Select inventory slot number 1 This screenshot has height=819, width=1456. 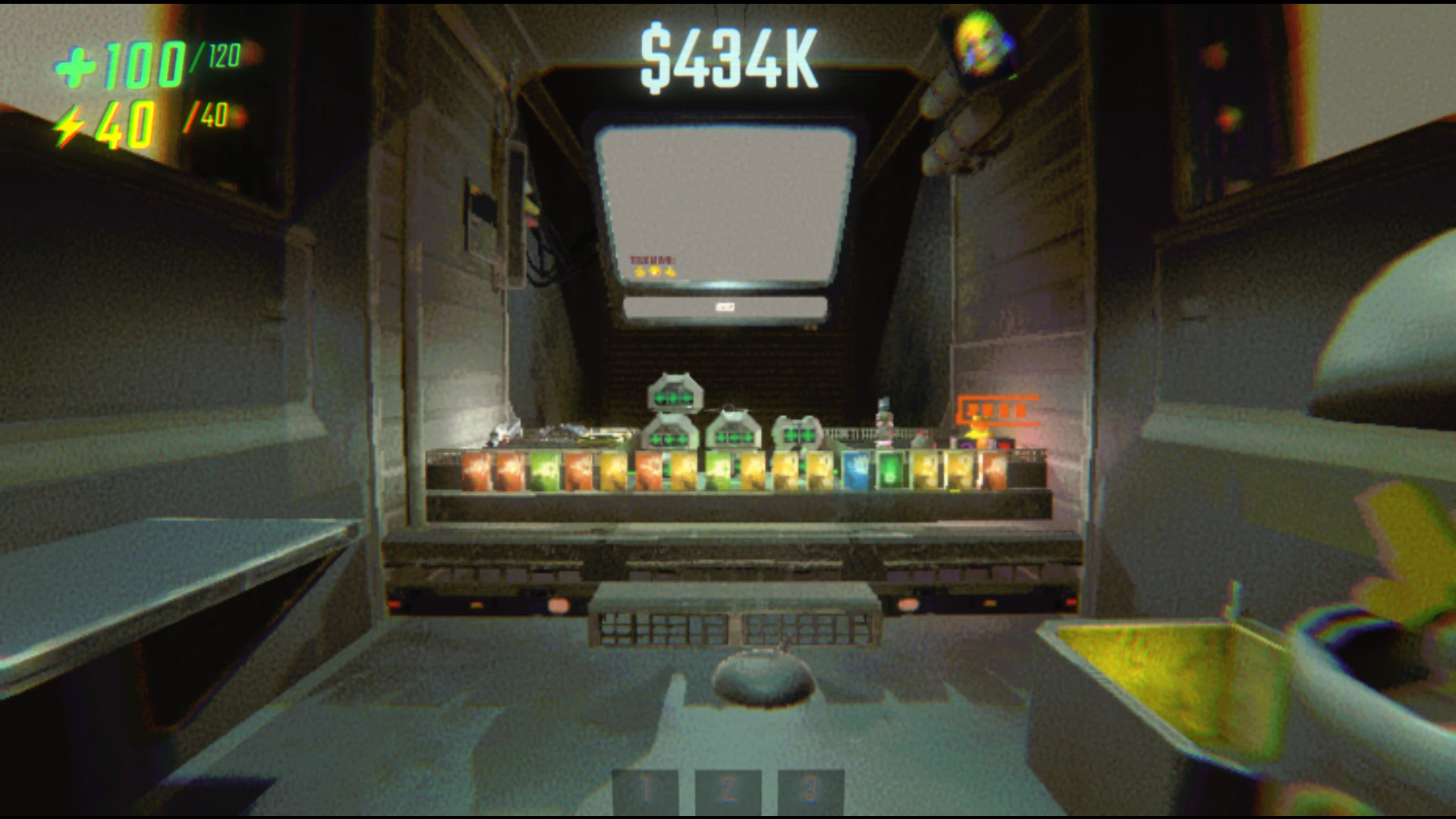click(646, 792)
